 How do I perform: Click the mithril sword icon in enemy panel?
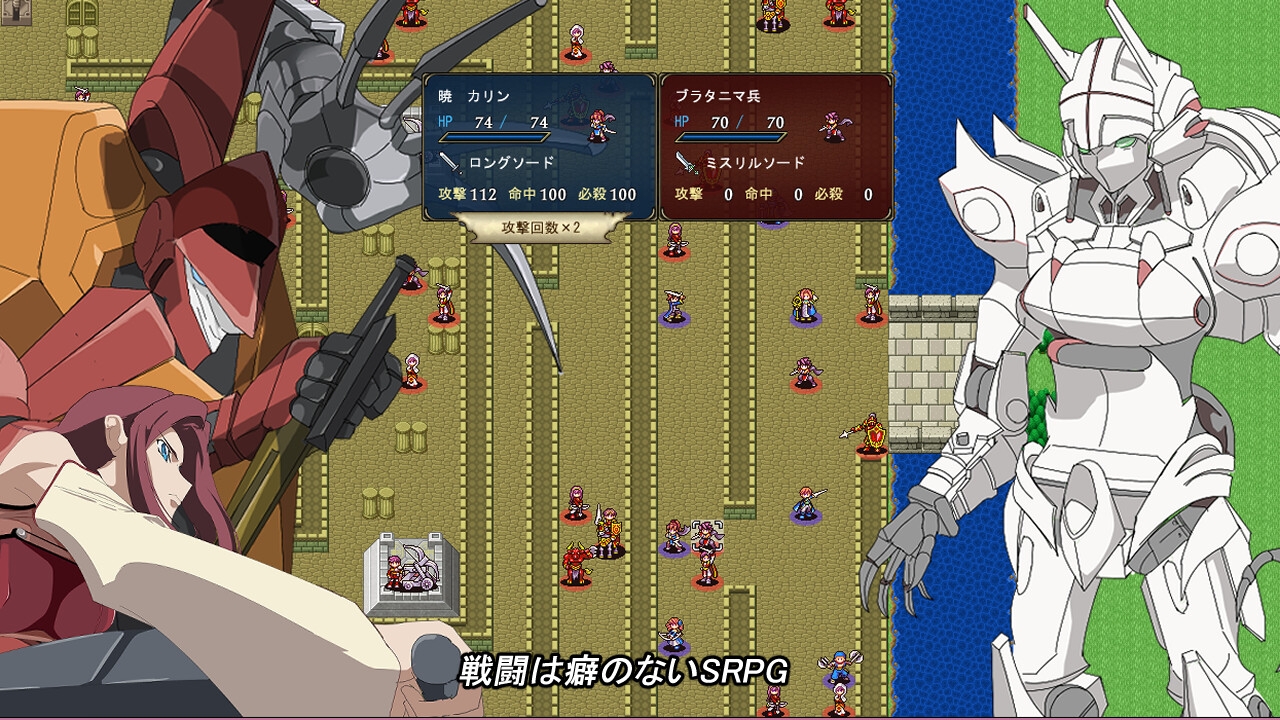coord(686,164)
